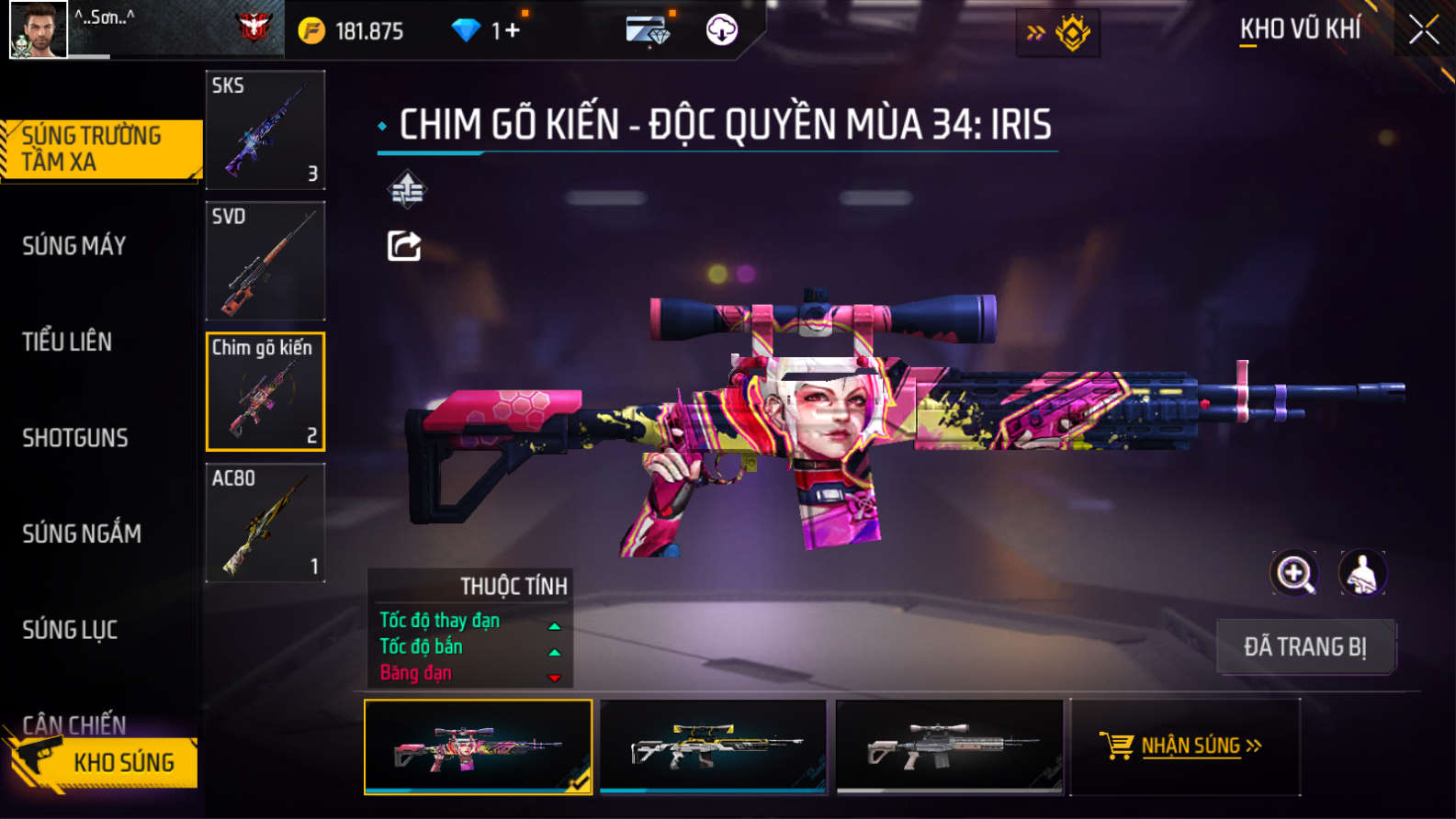Choose the SVD rifle tile
The image size is (1456, 819).
click(265, 261)
